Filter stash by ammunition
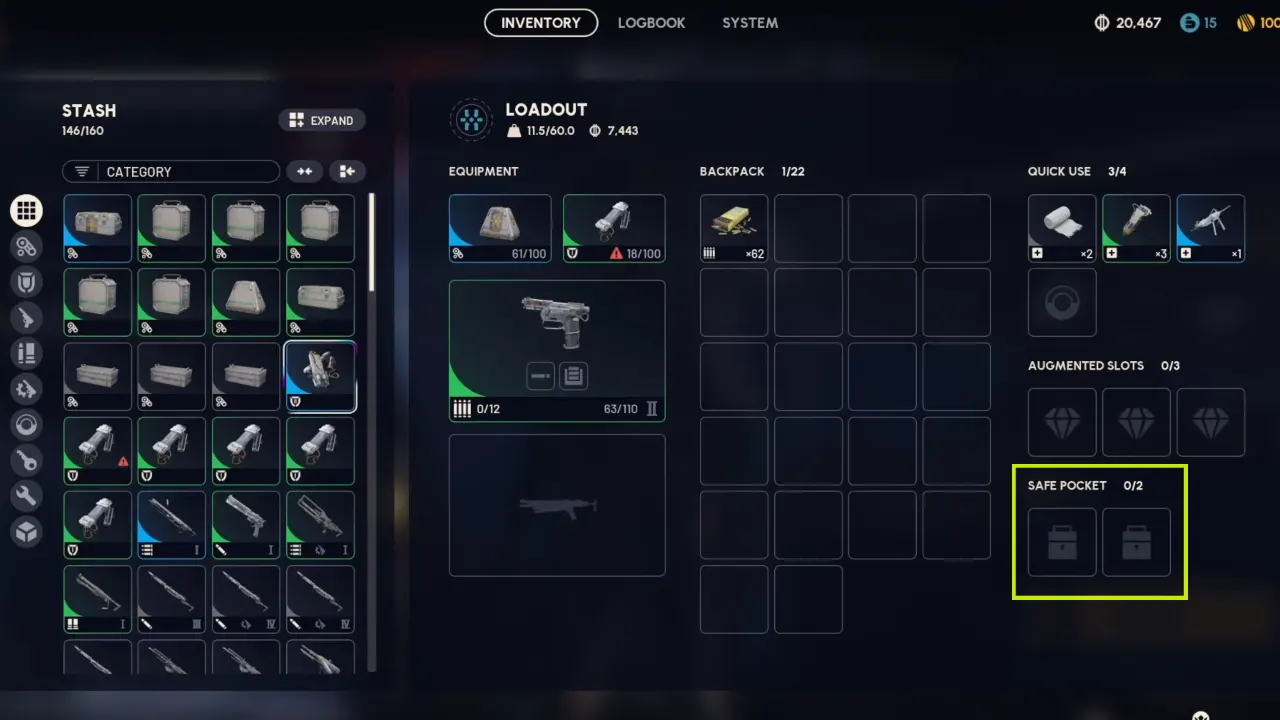The width and height of the screenshot is (1280, 720). (x=27, y=353)
